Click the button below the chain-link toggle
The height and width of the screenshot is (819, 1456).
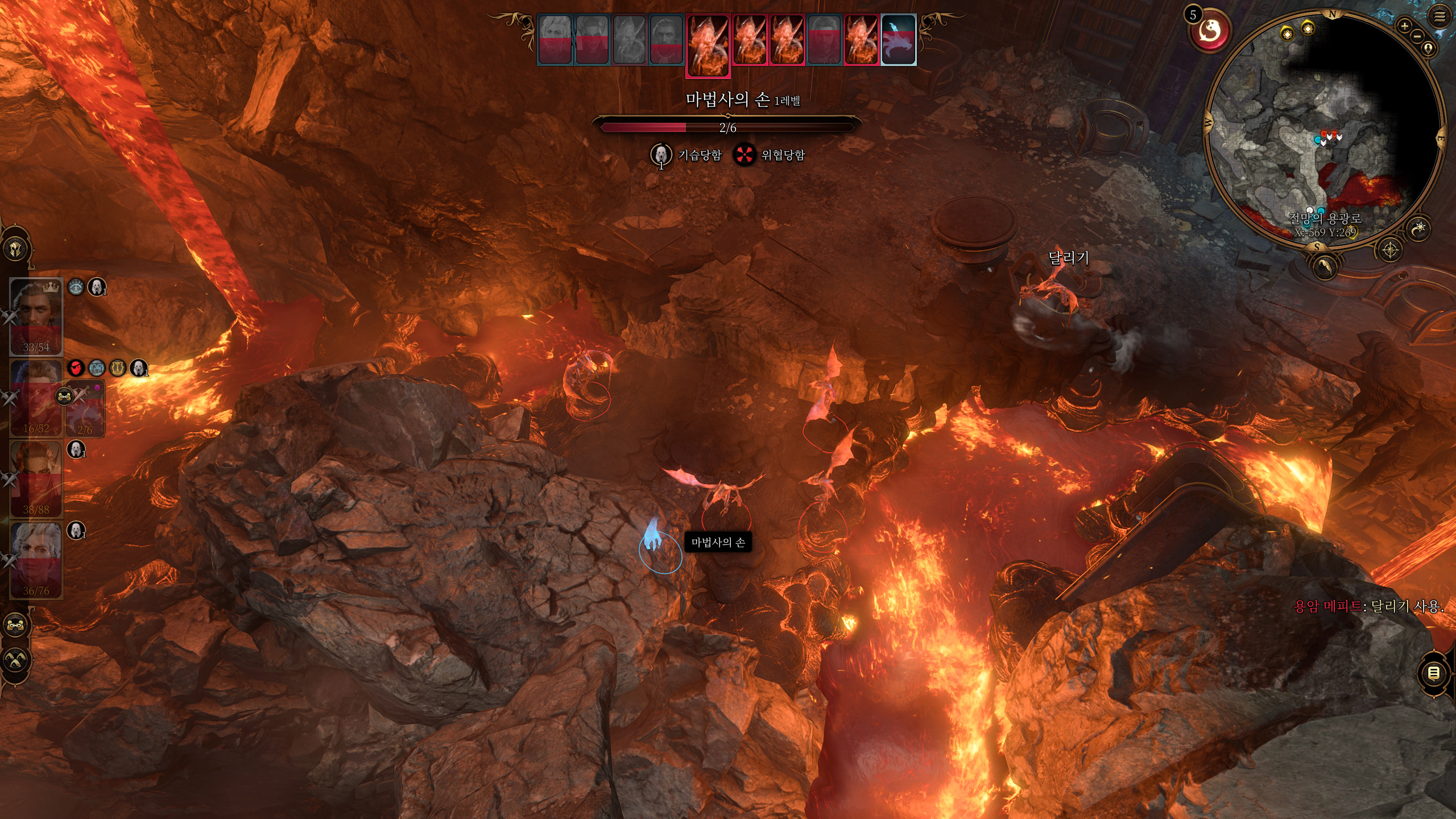pyautogui.click(x=15, y=660)
